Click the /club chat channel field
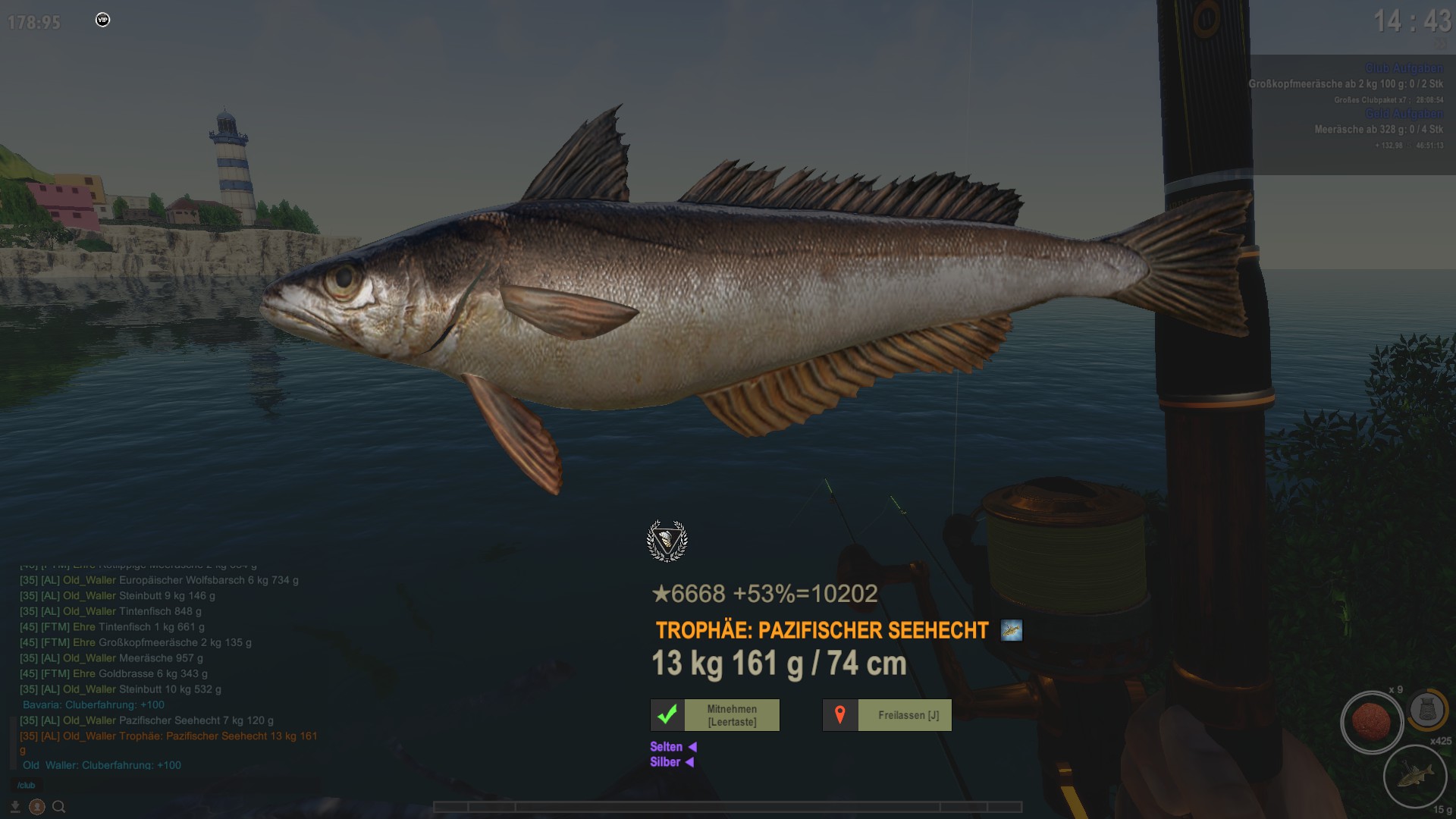 [27, 786]
